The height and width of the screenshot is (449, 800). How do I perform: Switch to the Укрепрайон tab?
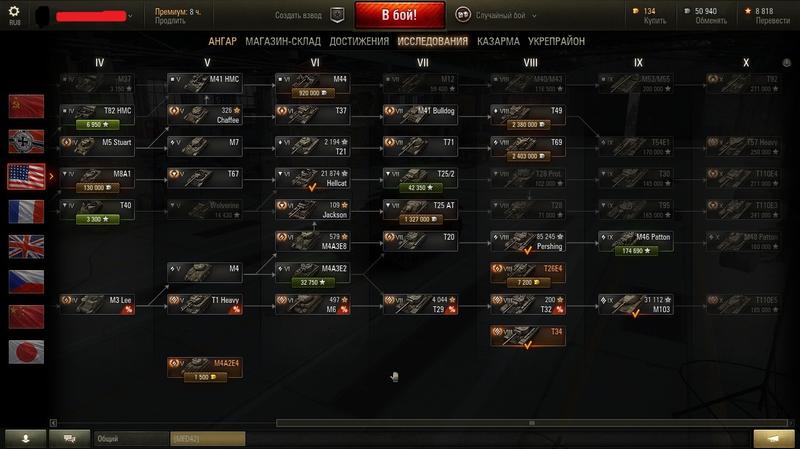click(556, 41)
